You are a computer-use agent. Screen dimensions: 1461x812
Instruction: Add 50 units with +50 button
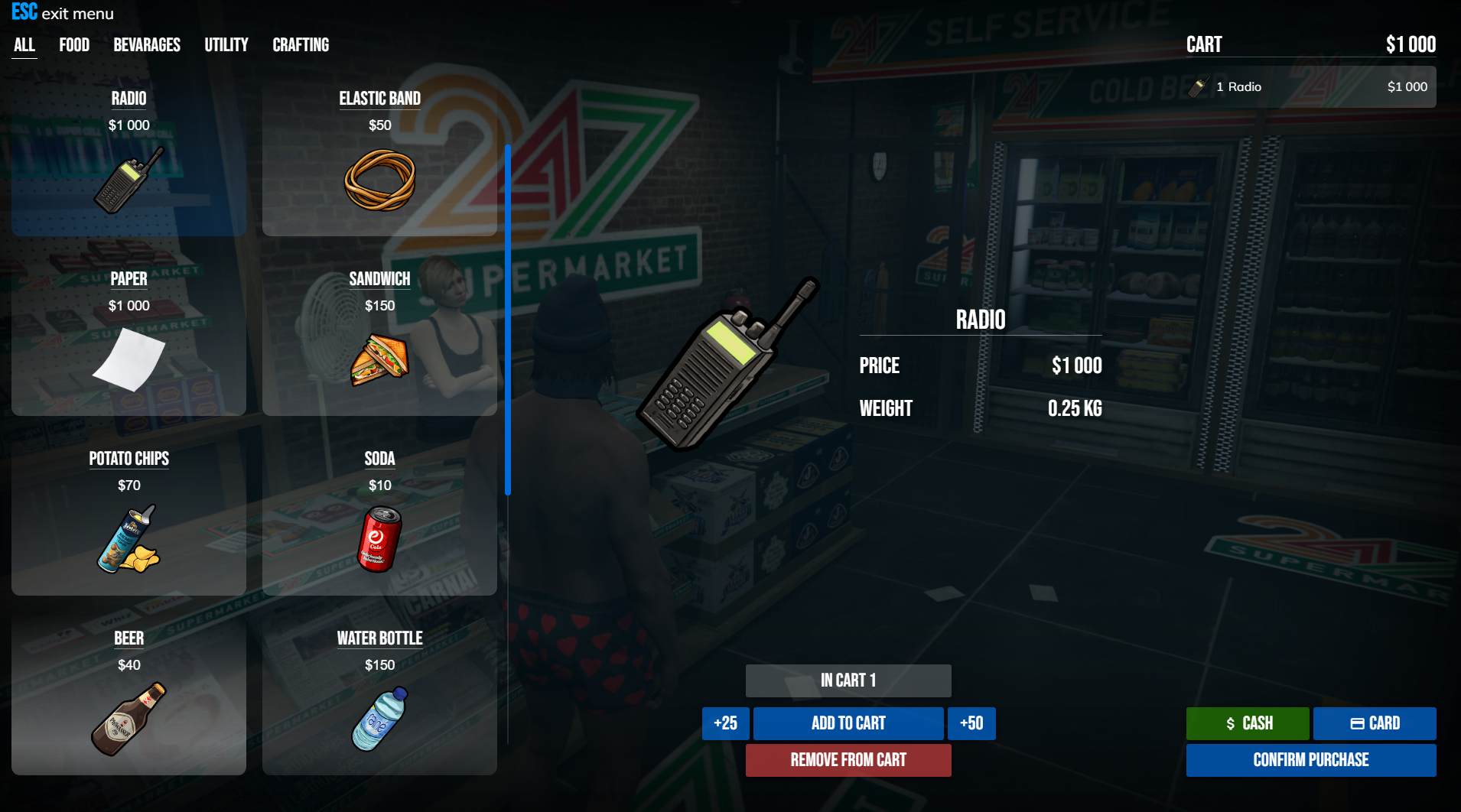(971, 723)
